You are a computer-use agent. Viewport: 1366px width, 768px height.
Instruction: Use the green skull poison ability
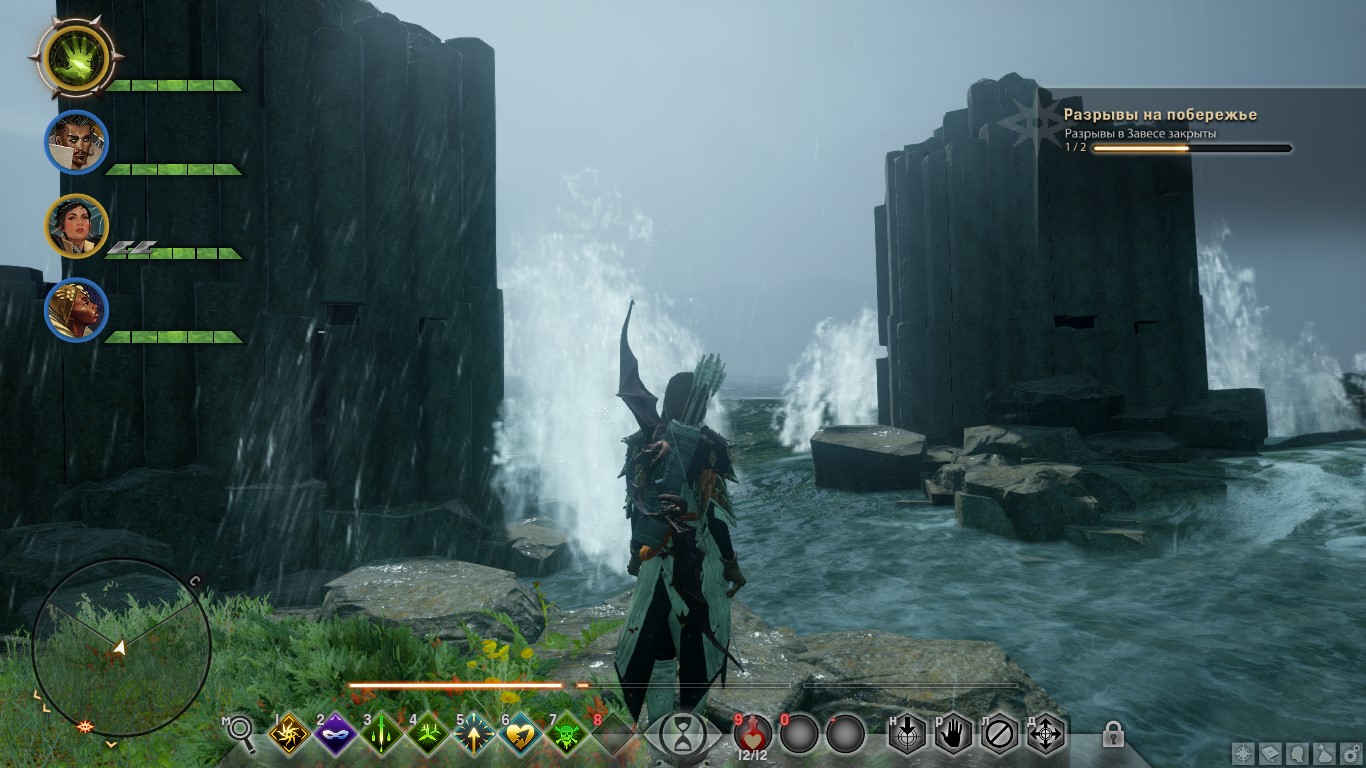coord(566,735)
